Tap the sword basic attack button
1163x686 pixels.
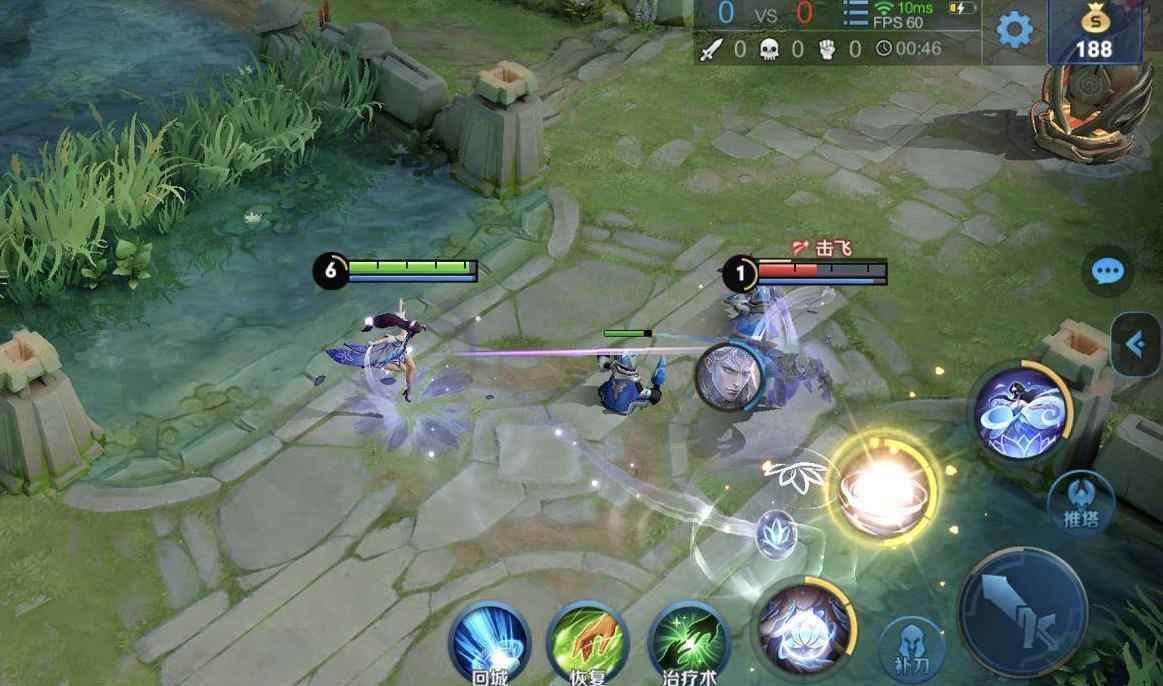click(1022, 610)
